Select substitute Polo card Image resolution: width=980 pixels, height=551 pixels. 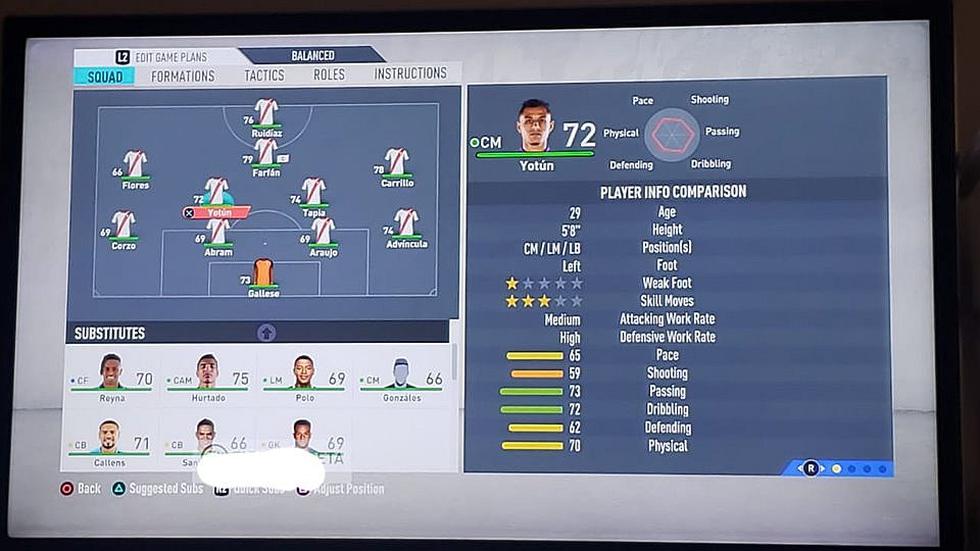tap(304, 378)
